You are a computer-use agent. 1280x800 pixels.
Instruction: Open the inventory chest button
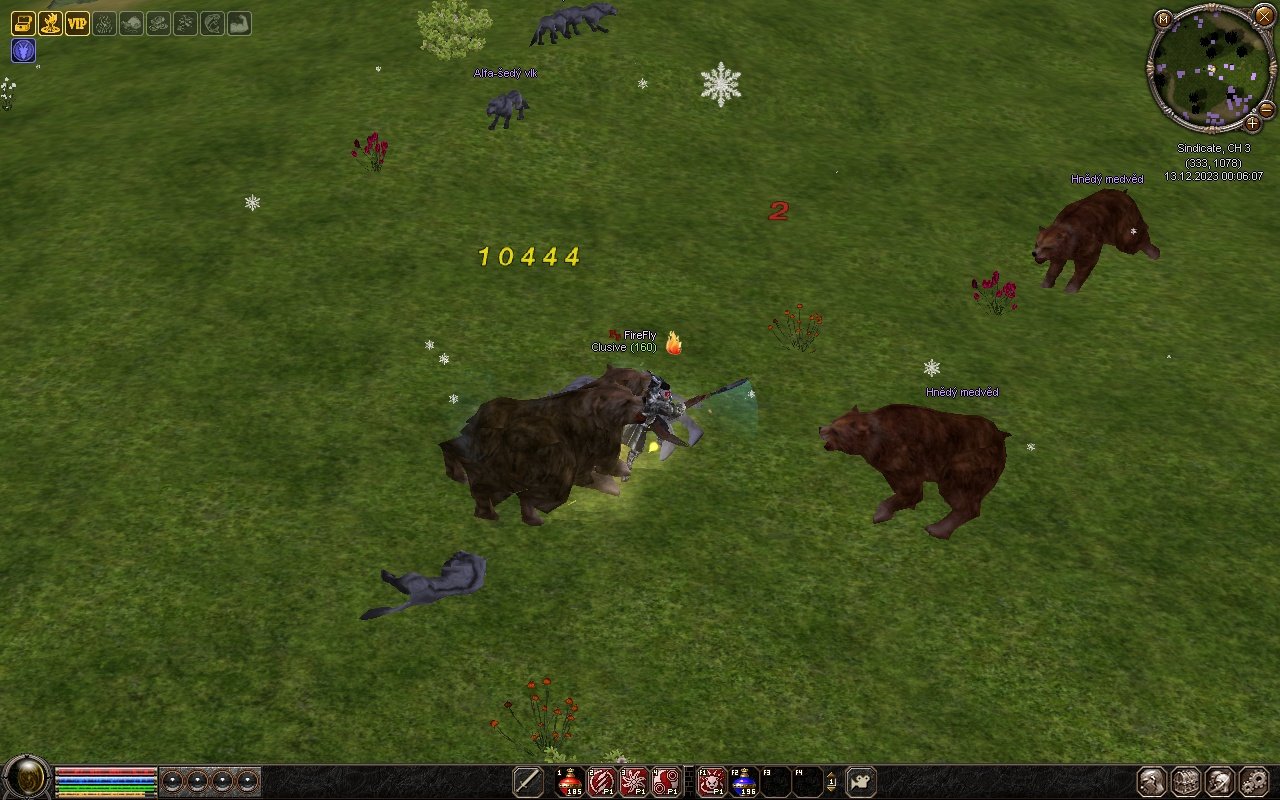coord(1186,781)
